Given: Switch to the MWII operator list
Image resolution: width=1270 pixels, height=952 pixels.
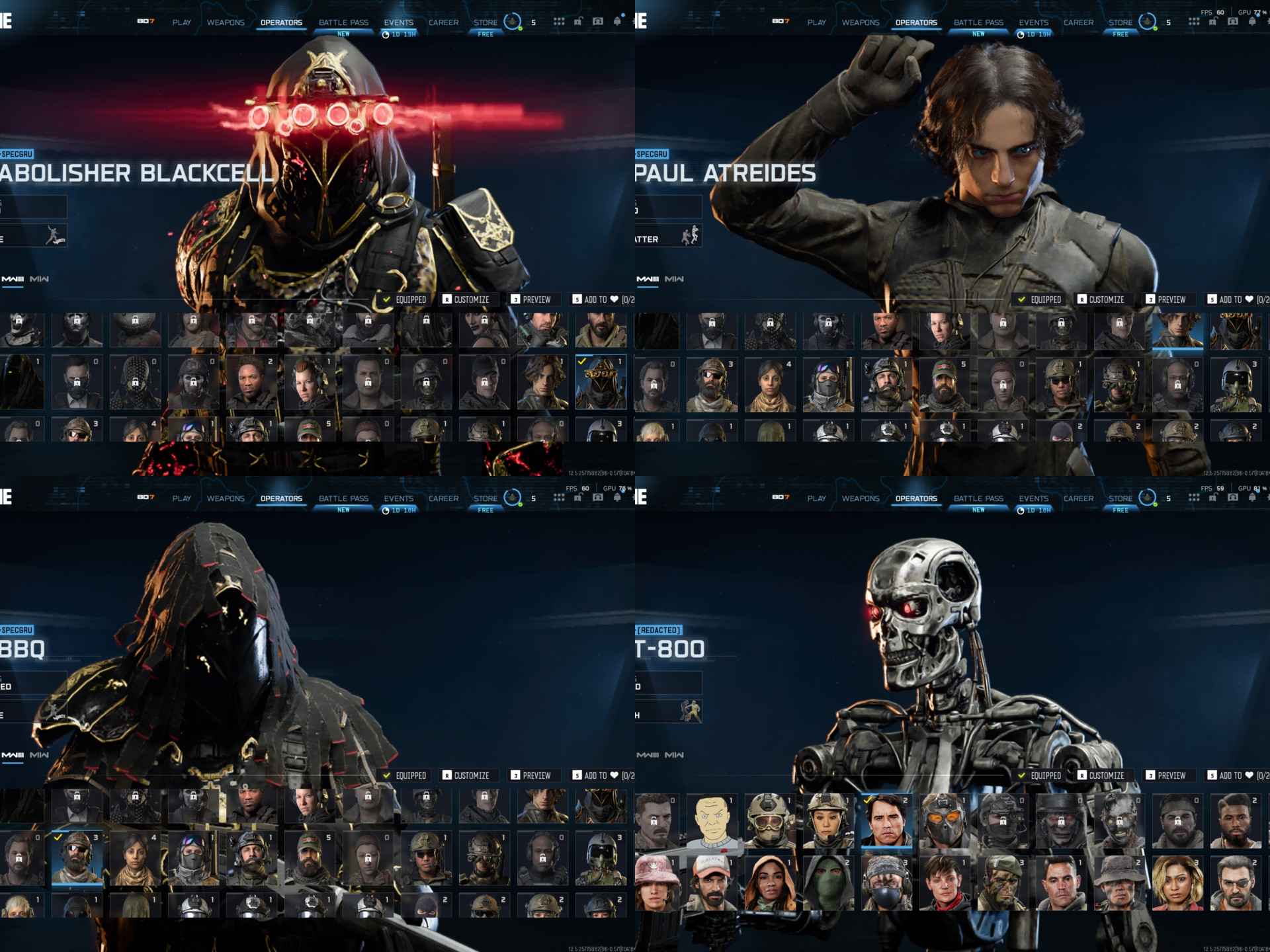Looking at the screenshot, I should [x=38, y=279].
